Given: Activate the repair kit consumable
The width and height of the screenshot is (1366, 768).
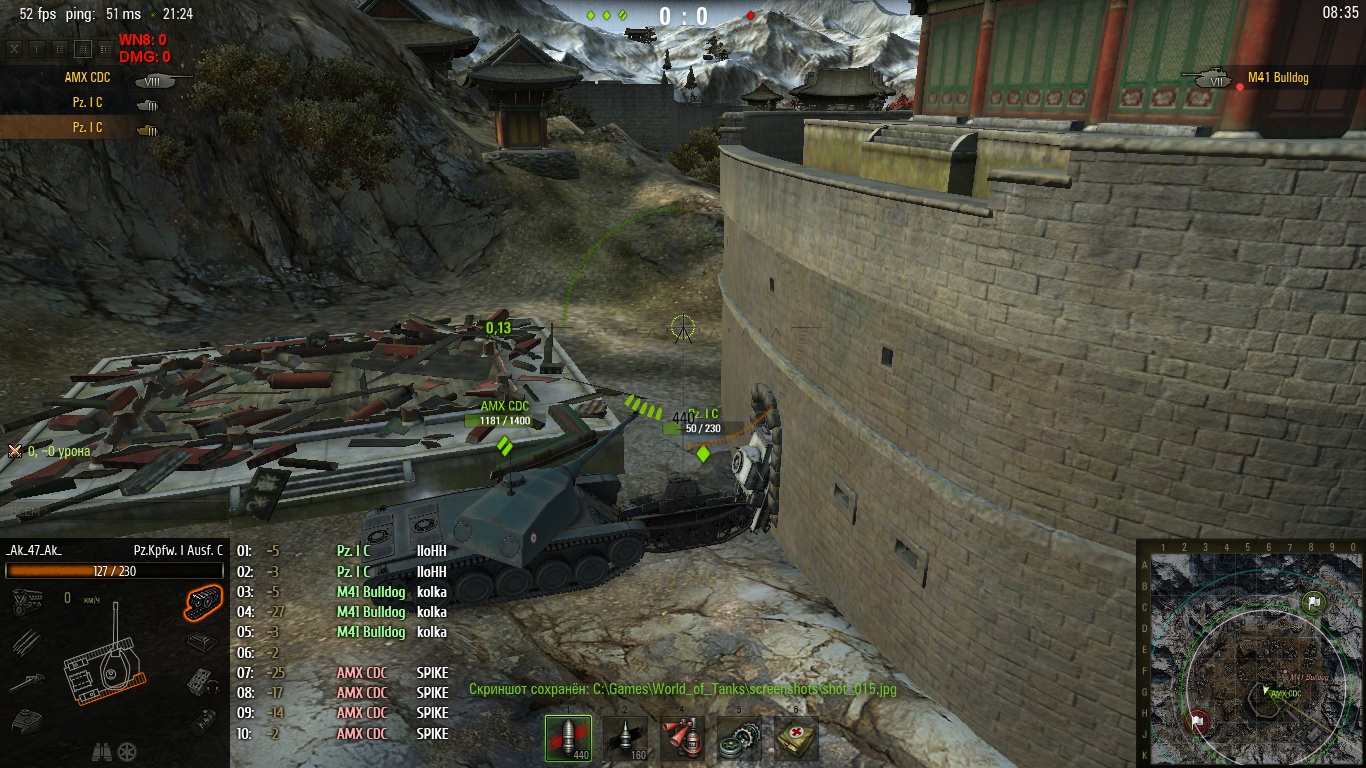Looking at the screenshot, I should pos(738,739).
